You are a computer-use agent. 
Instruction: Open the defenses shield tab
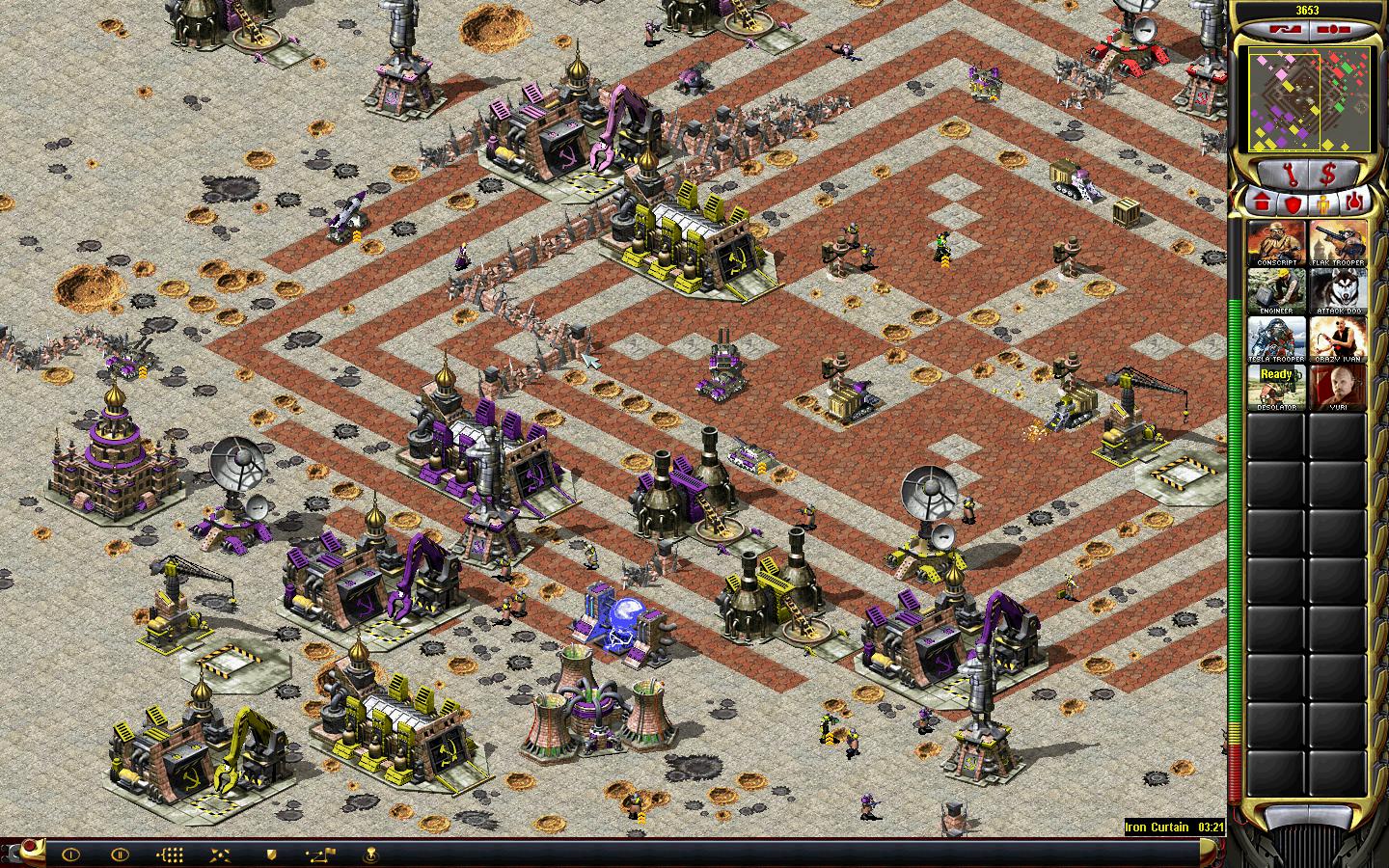(x=1293, y=203)
